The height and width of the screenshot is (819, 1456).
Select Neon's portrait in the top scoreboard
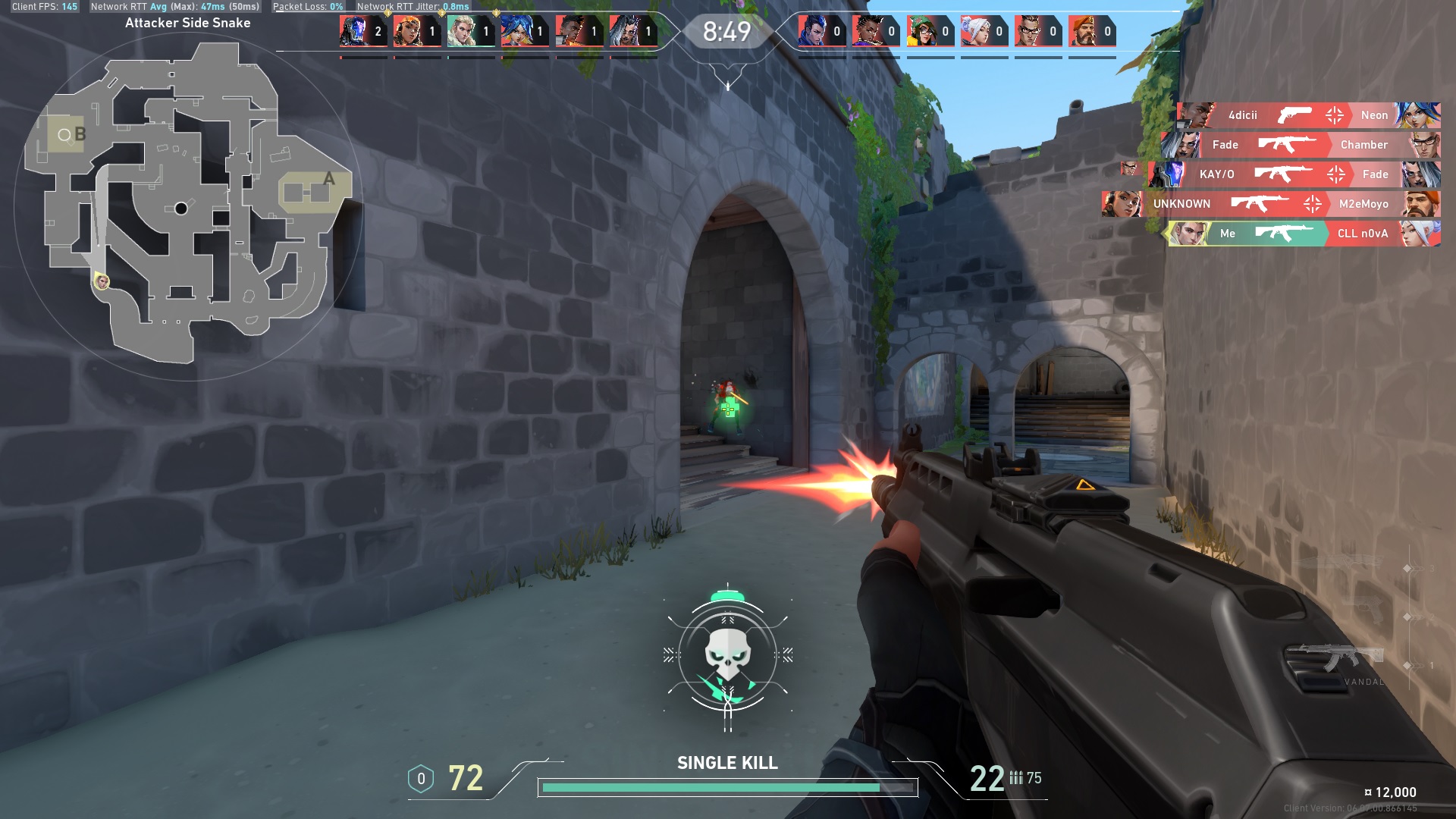[515, 32]
